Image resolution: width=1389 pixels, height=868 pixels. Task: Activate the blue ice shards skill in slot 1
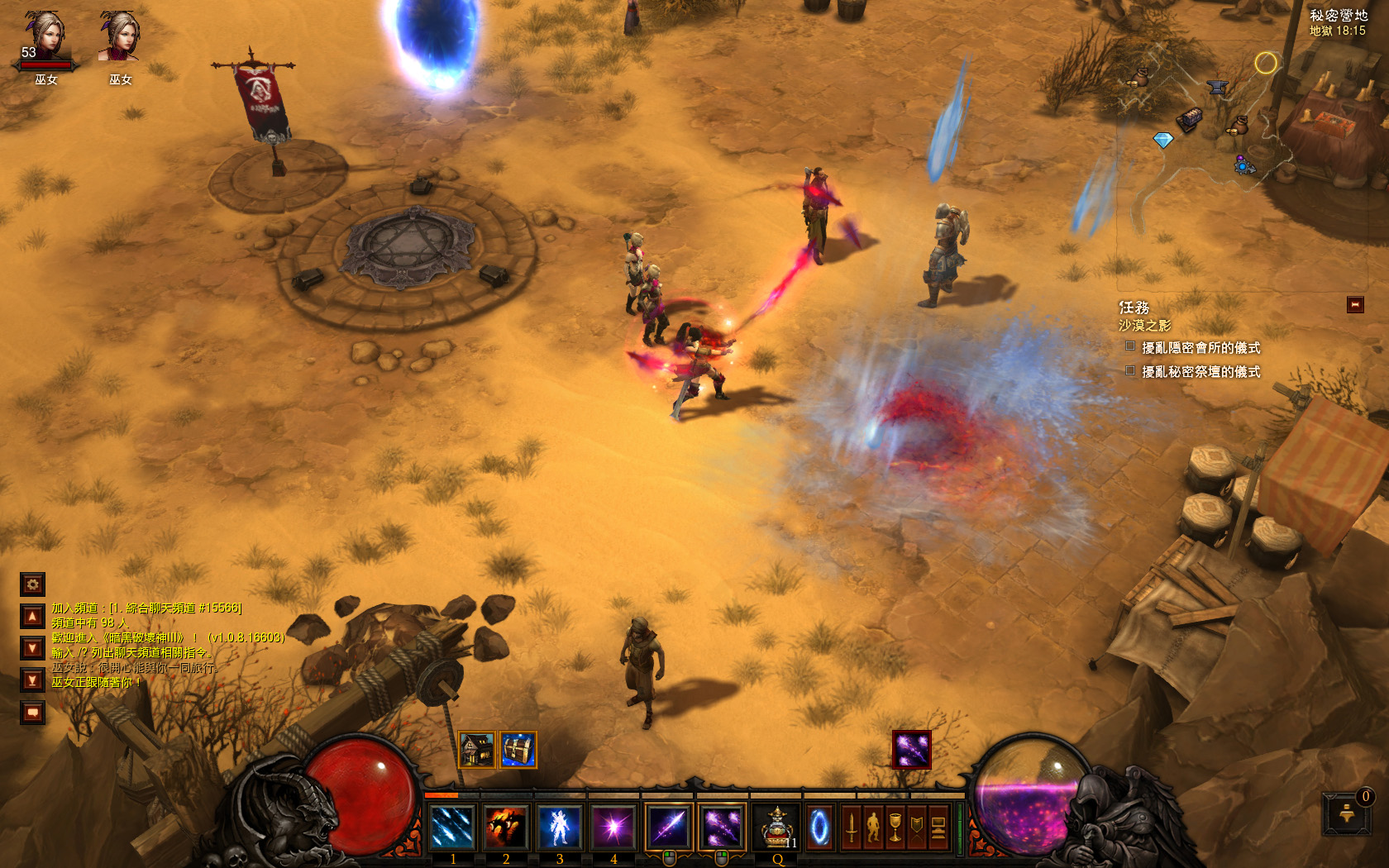pos(452,826)
